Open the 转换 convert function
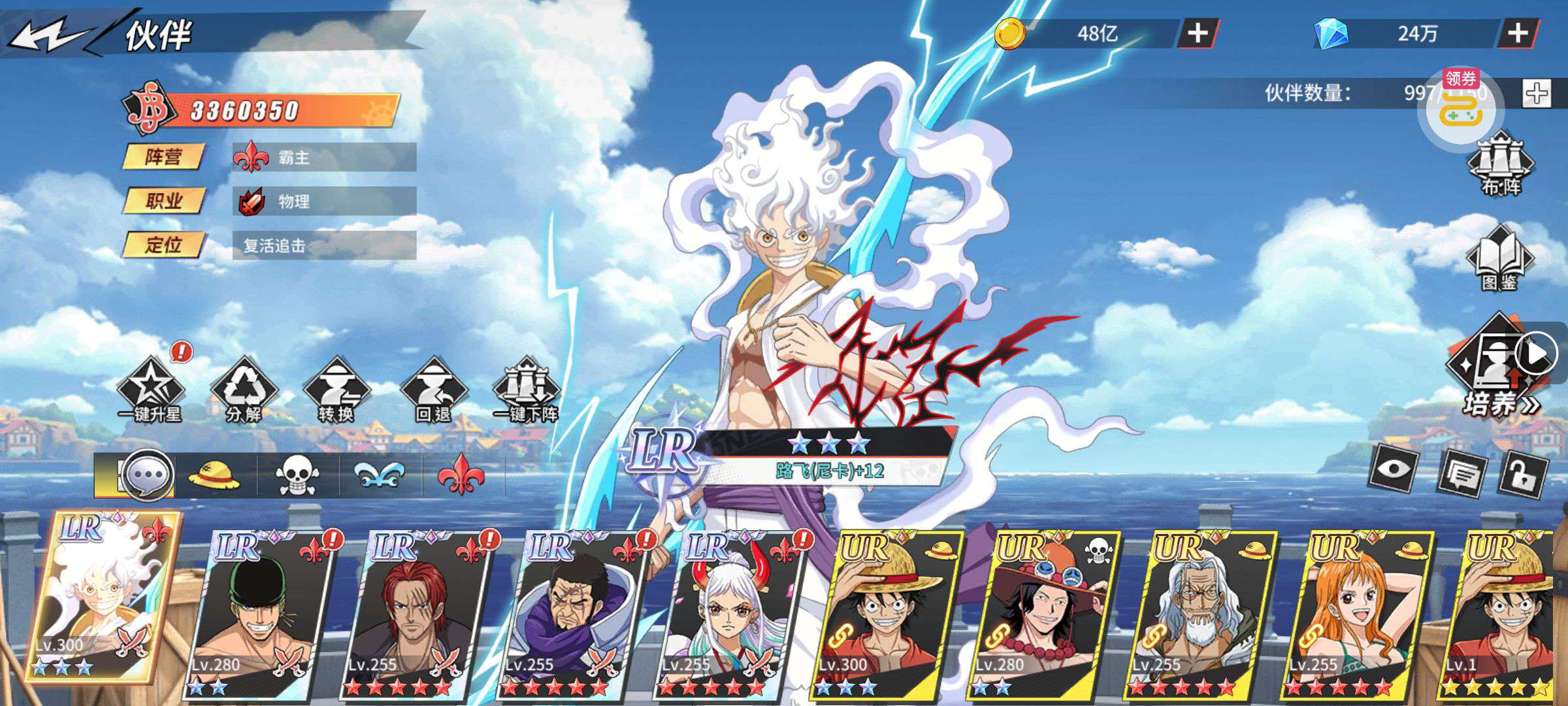The image size is (1568, 706). click(336, 390)
